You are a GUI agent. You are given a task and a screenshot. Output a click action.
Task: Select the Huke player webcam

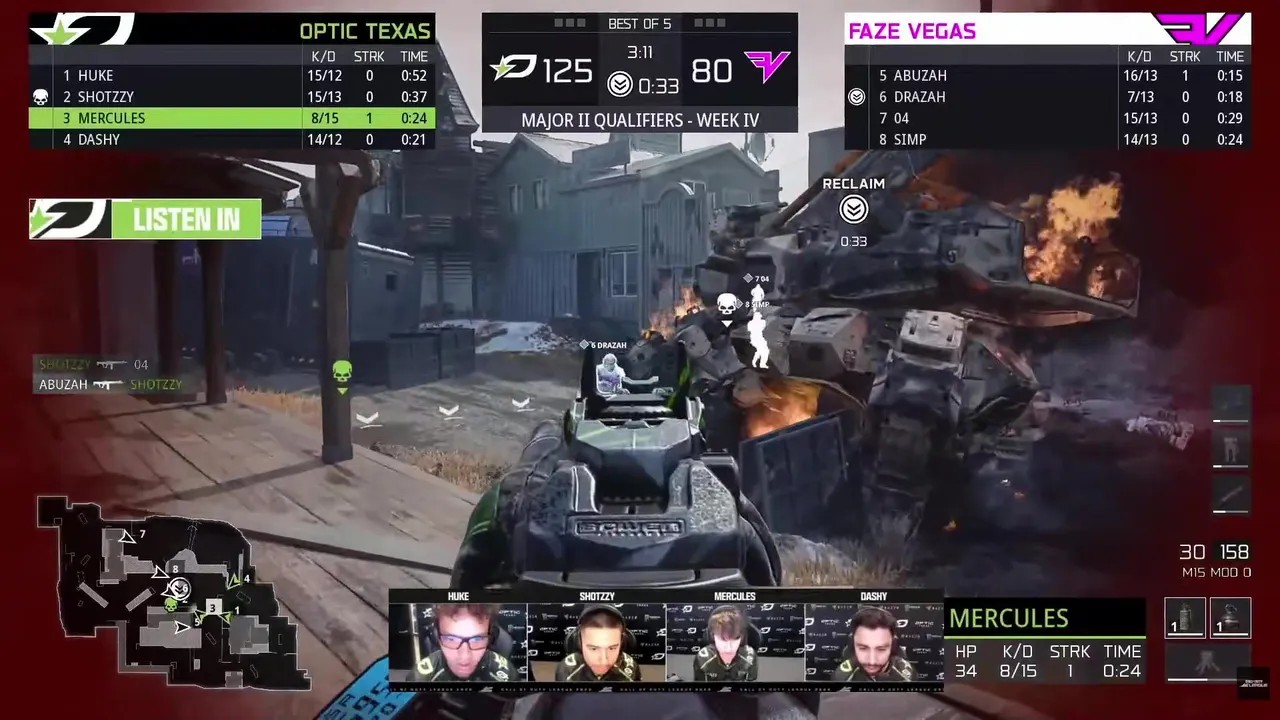point(458,641)
